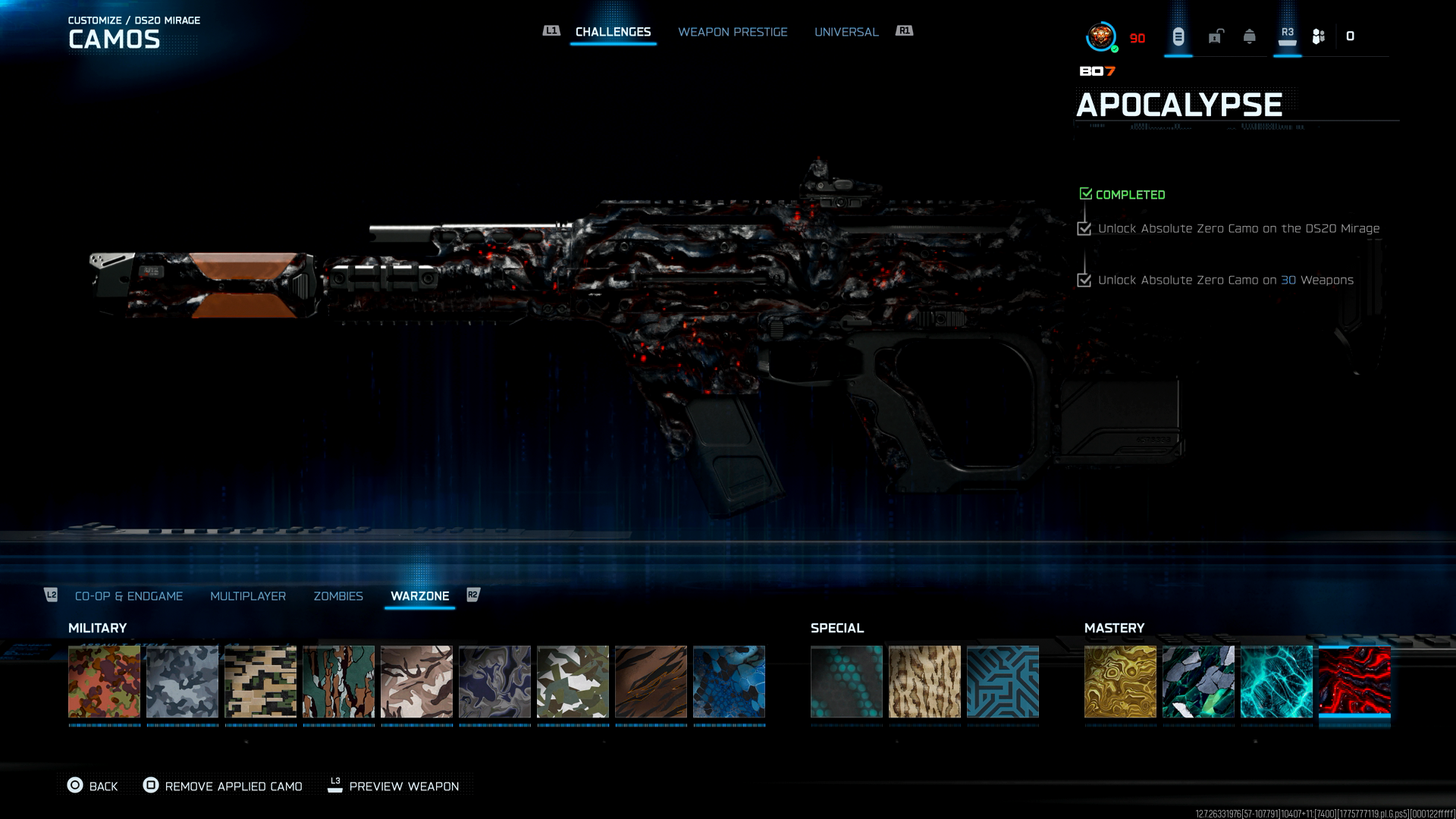This screenshot has width=1456, height=819.
Task: Remove the applied camo
Action: tap(223, 786)
